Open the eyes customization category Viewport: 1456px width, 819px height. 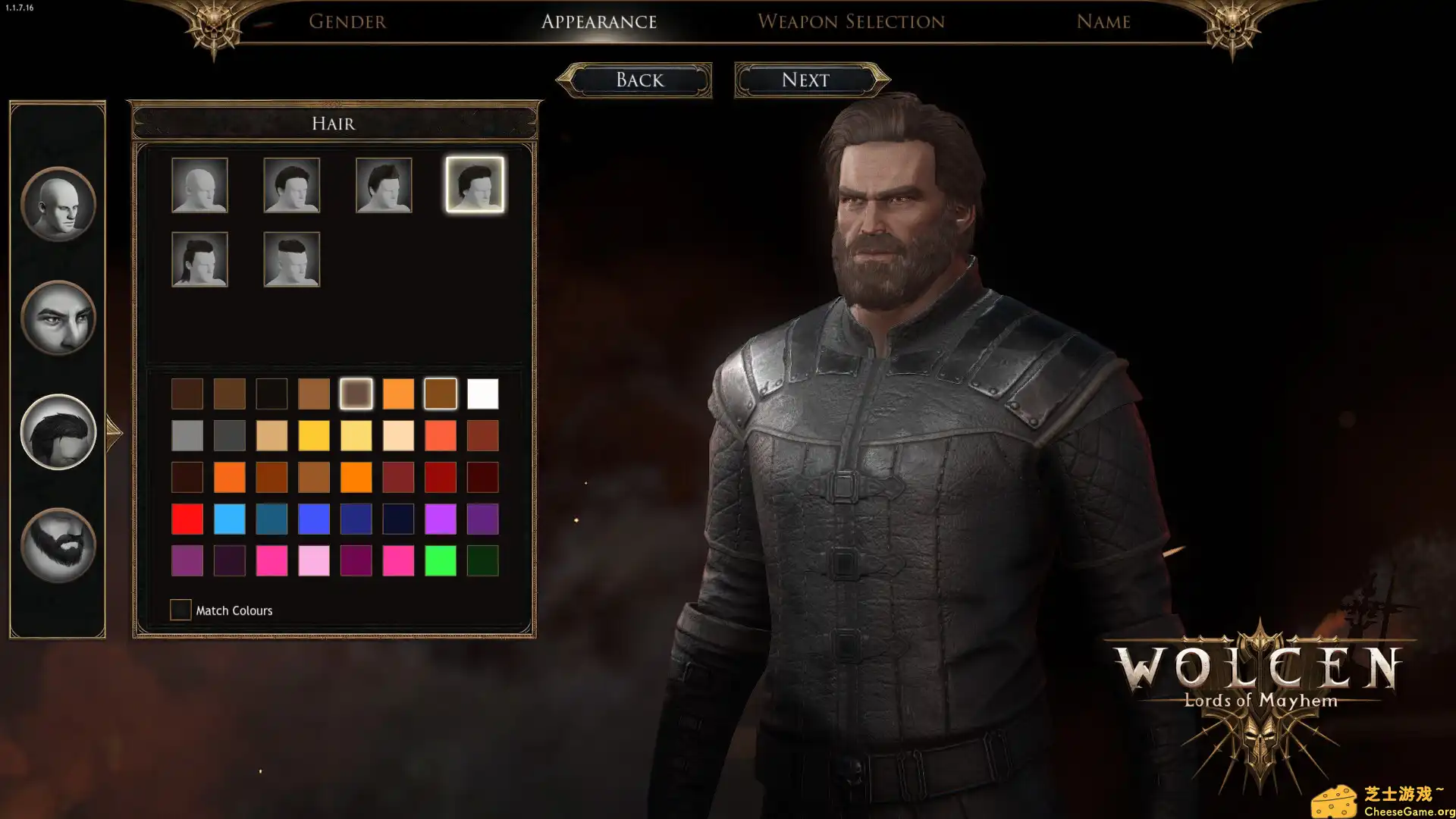pyautogui.click(x=58, y=318)
